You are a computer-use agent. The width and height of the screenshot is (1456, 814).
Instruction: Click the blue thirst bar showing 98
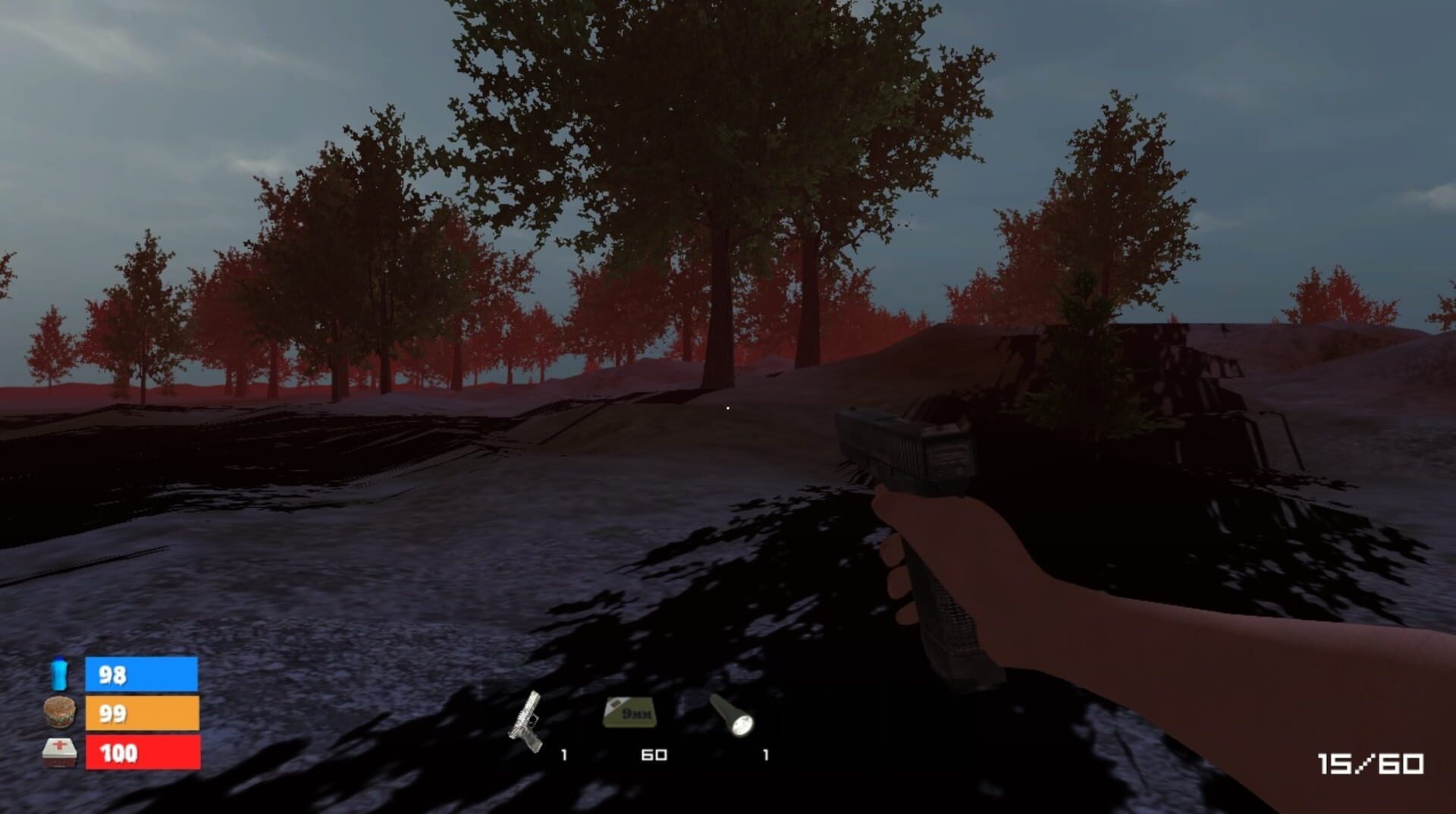click(x=140, y=672)
